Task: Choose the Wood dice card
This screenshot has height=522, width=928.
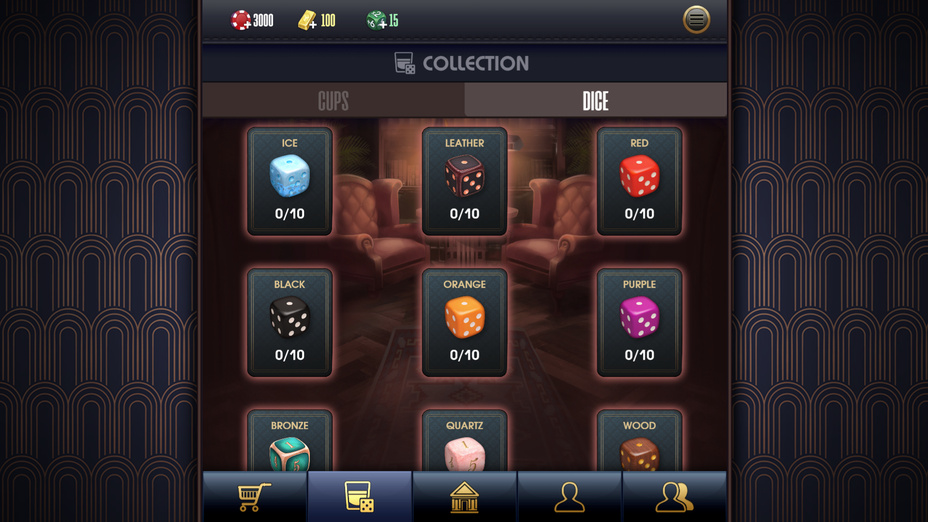Action: coord(639,443)
